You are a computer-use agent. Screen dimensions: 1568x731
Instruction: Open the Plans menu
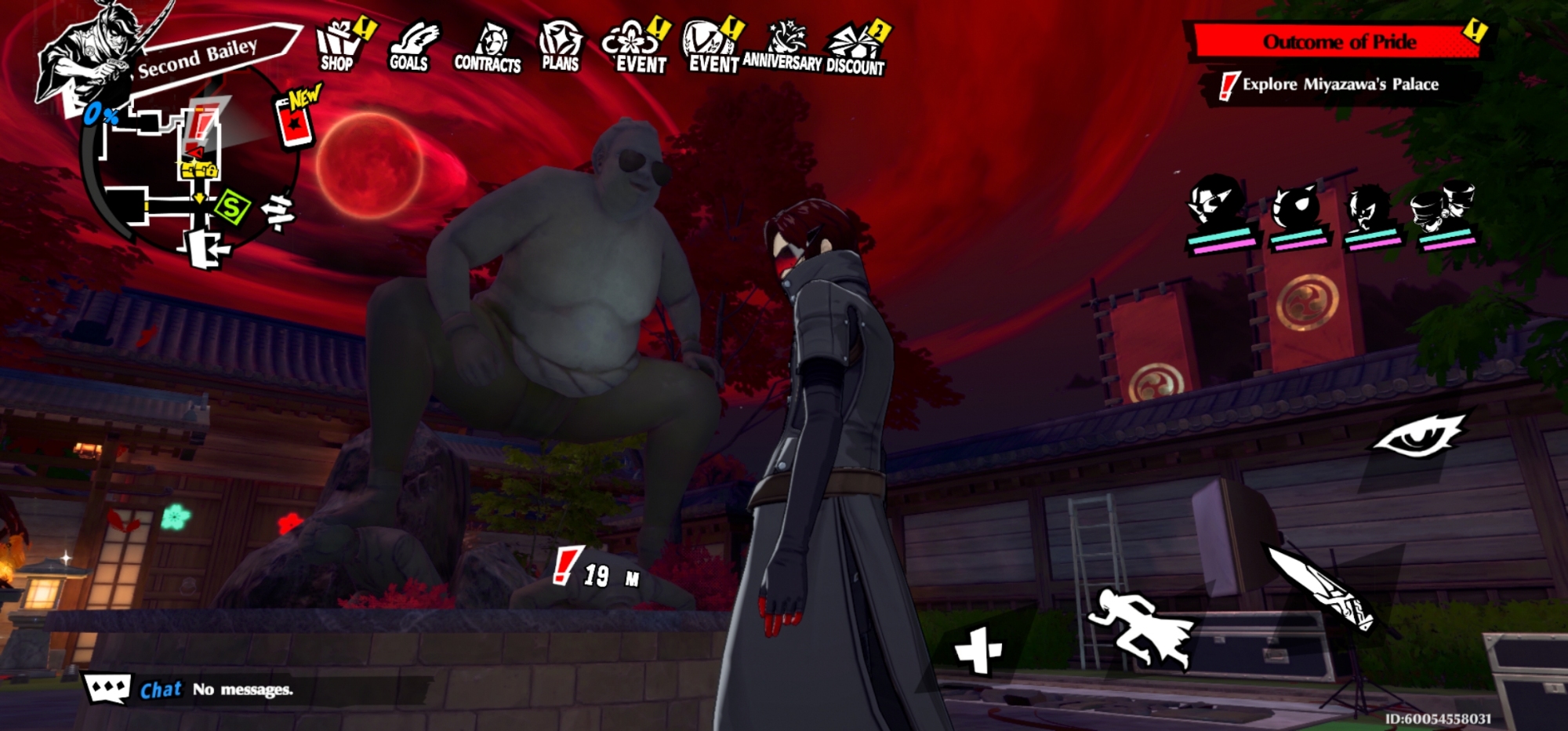(x=560, y=47)
